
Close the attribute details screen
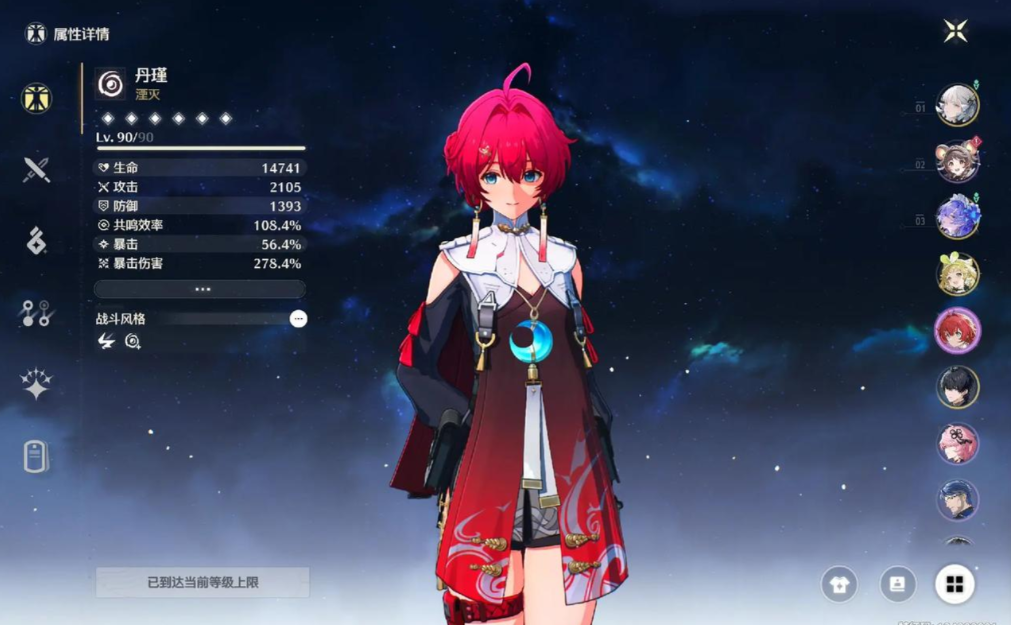955,31
